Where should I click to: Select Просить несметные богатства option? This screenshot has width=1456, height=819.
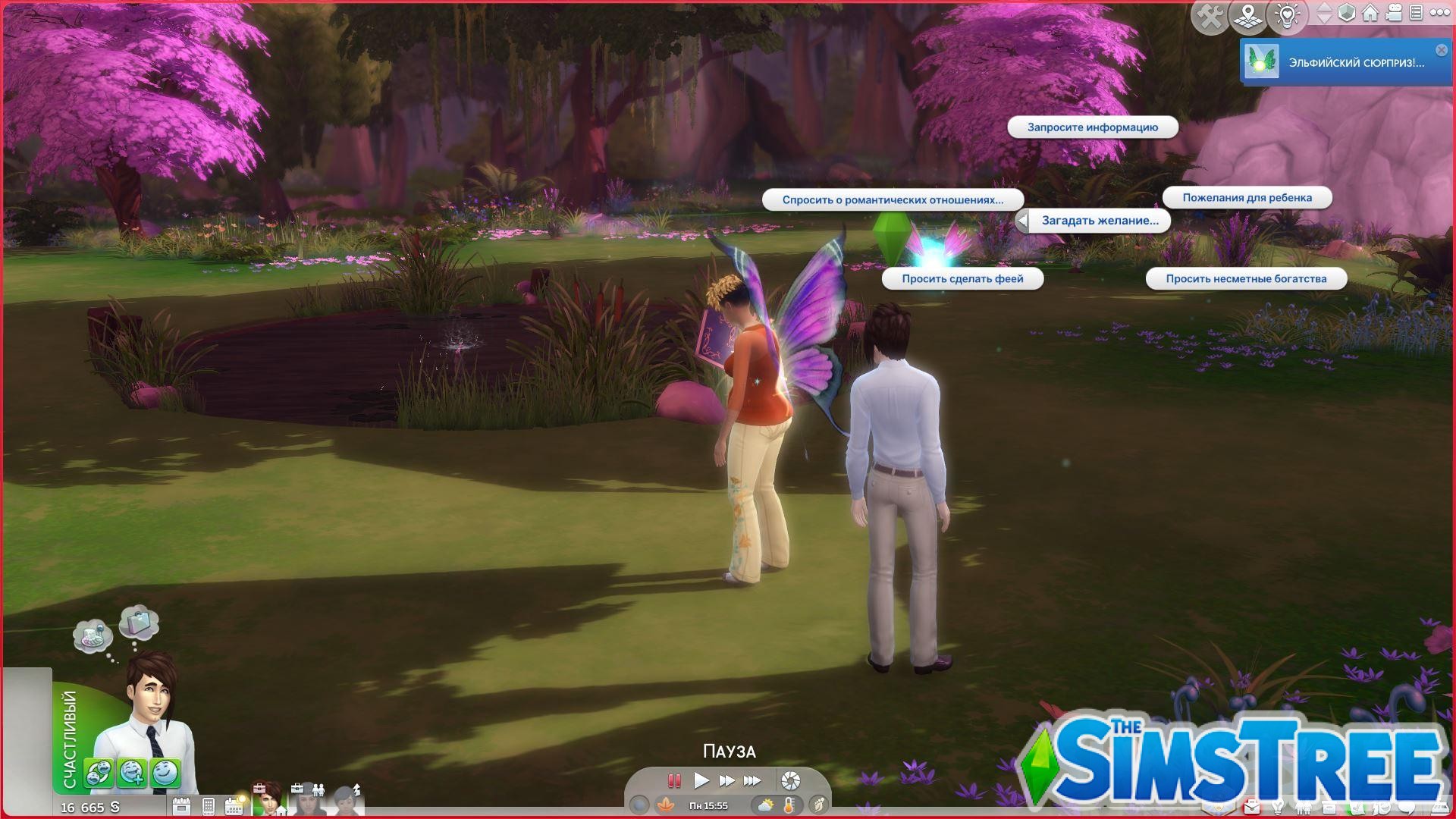pos(1247,278)
